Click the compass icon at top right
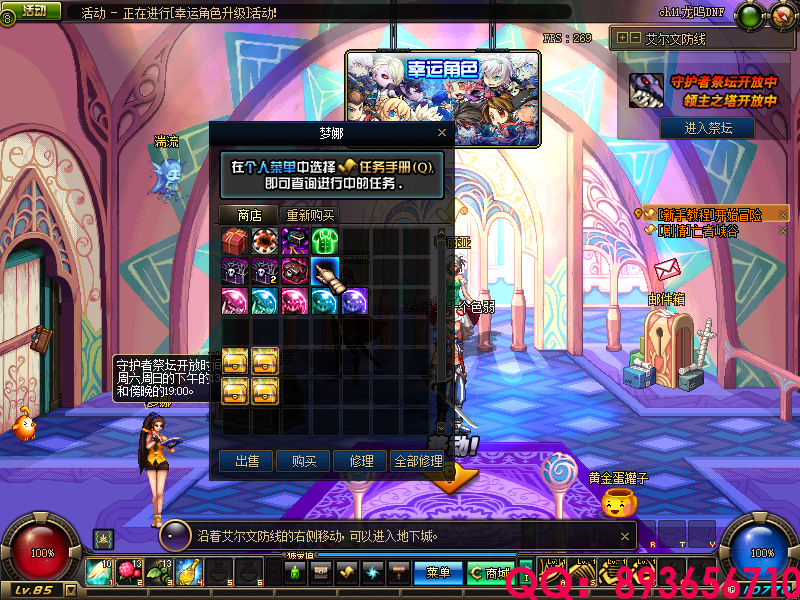This screenshot has width=800, height=600. click(780, 15)
